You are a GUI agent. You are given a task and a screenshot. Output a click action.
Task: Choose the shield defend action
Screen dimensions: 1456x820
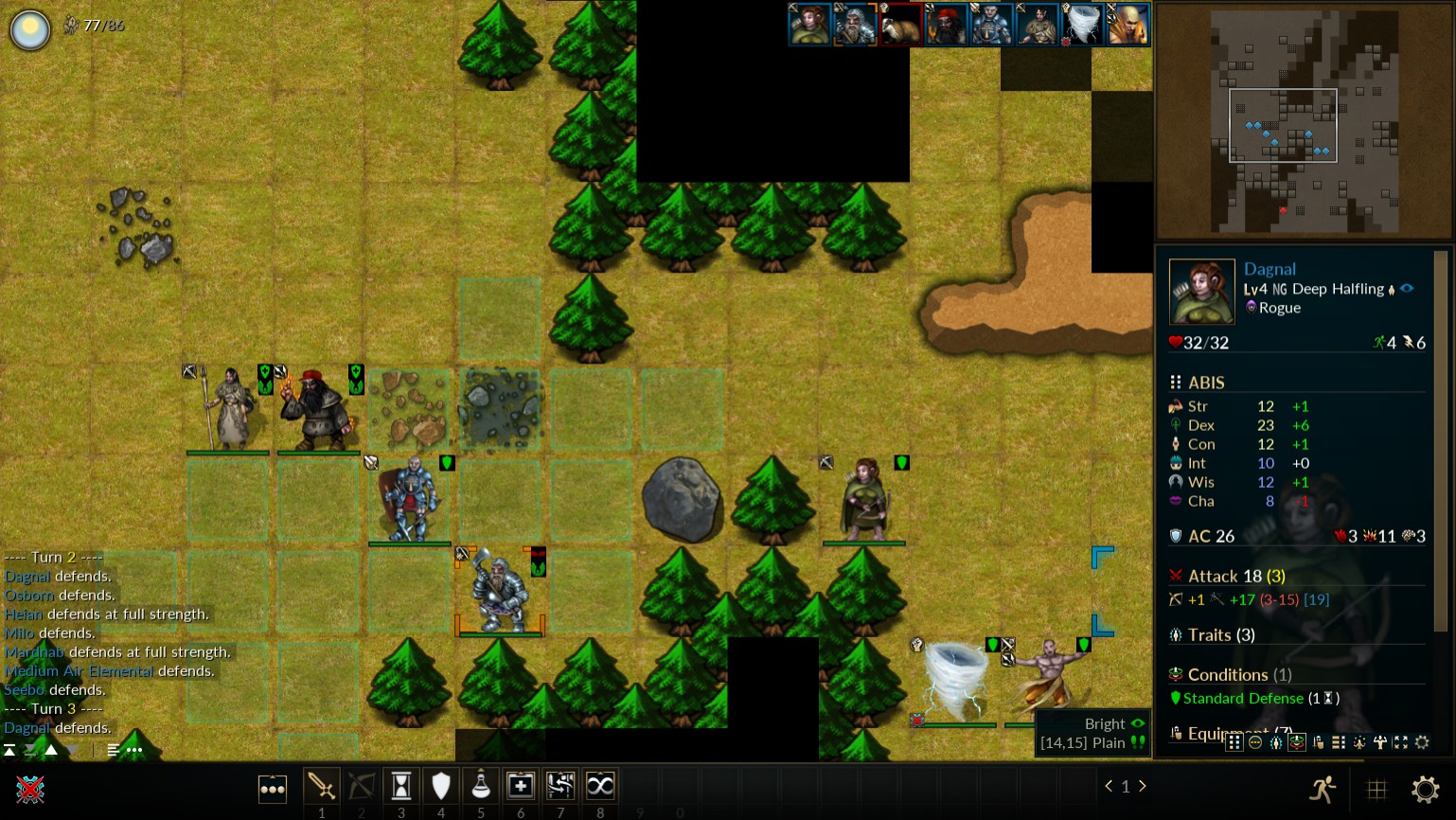(441, 786)
